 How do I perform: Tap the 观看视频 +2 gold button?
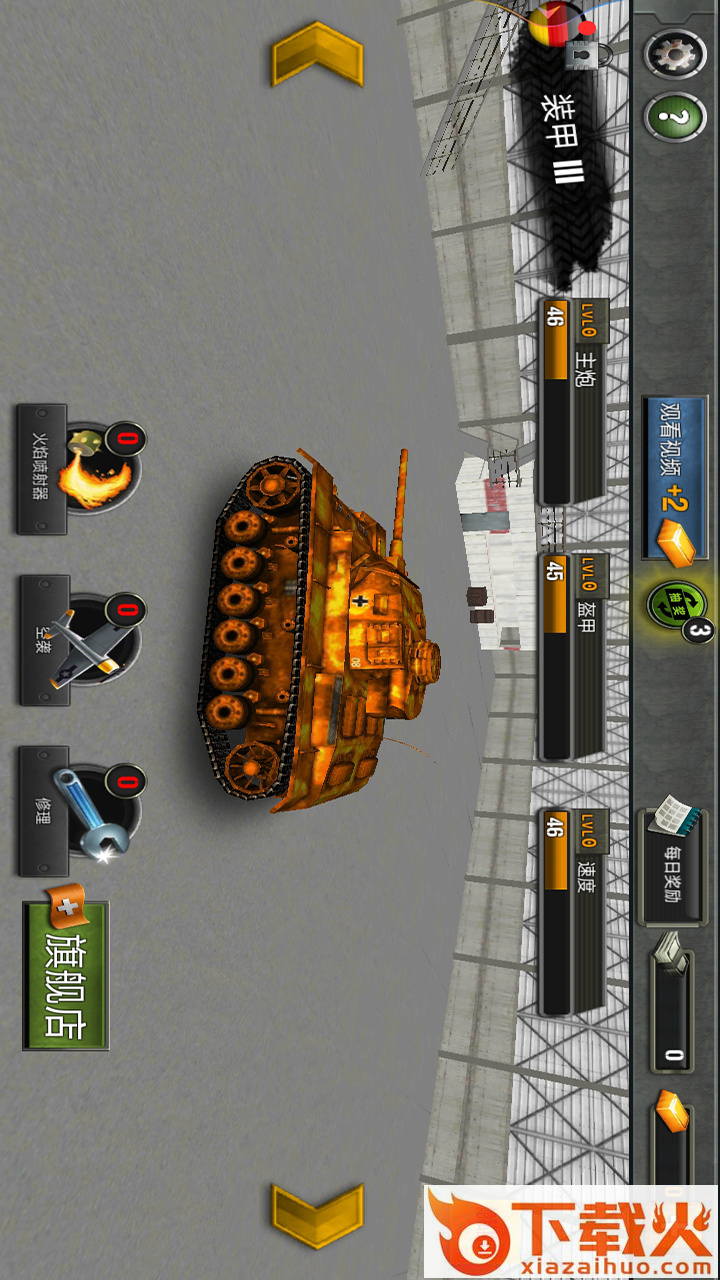(673, 477)
